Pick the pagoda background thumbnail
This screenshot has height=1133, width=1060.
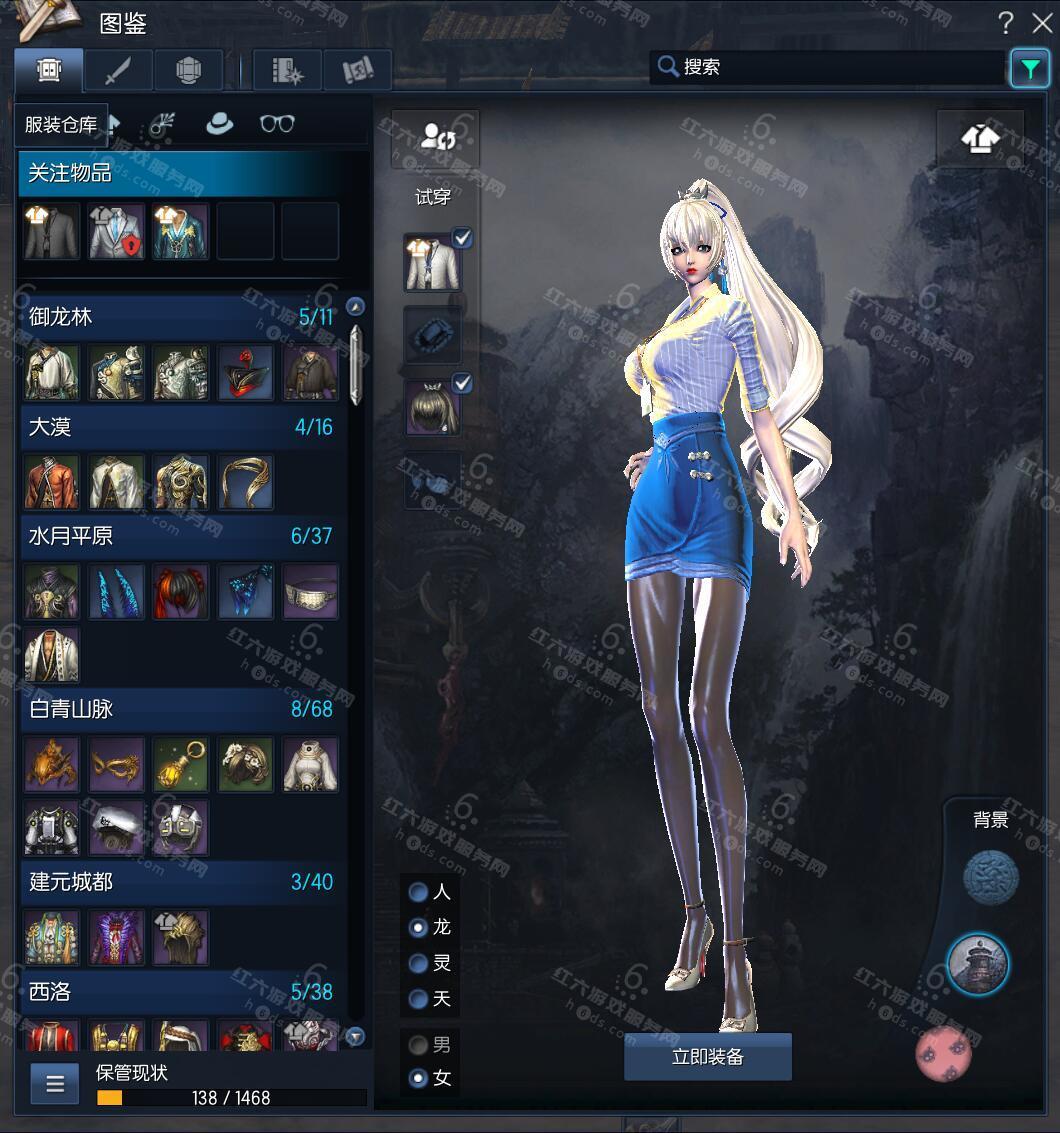(977, 965)
